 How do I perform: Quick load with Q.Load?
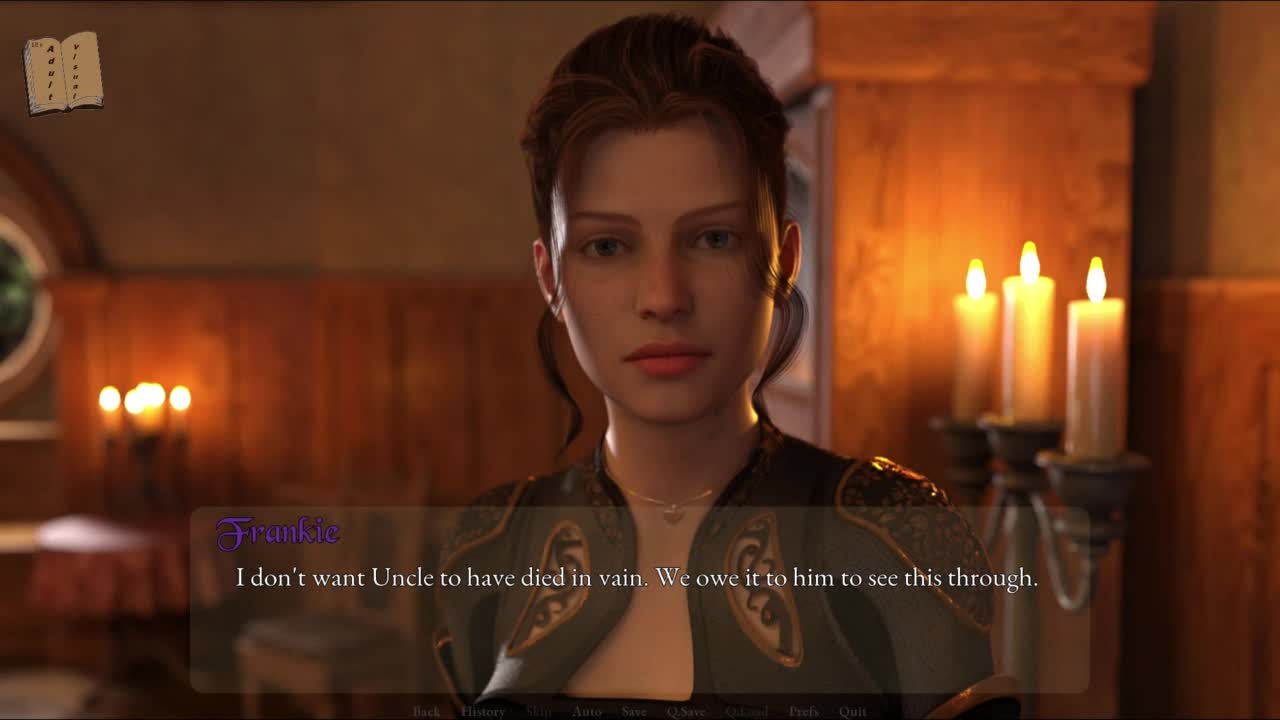pyautogui.click(x=747, y=712)
